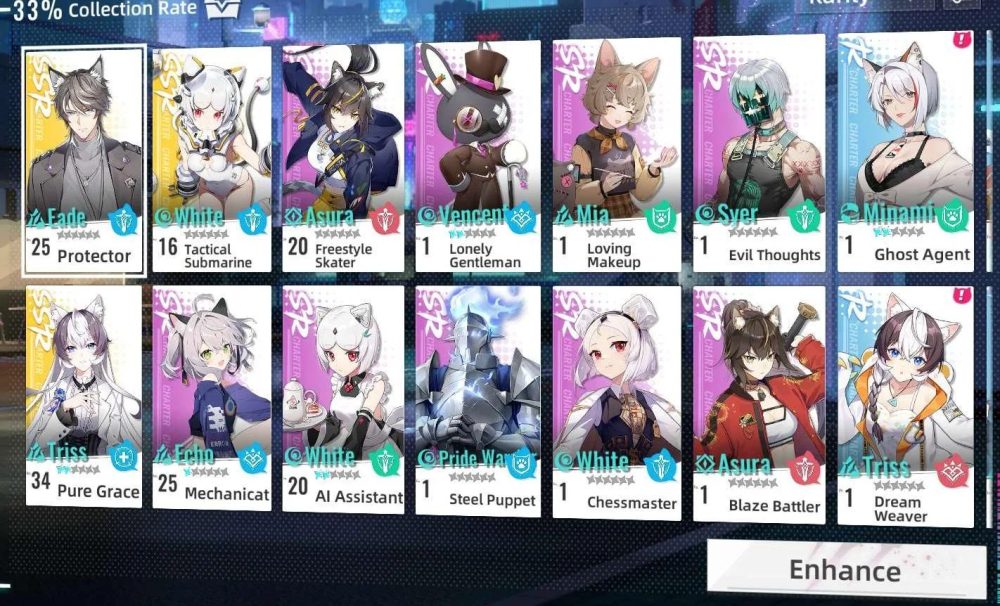Image resolution: width=1000 pixels, height=606 pixels.
Task: Choose White's Tactical Submarine card
Action: (212, 158)
